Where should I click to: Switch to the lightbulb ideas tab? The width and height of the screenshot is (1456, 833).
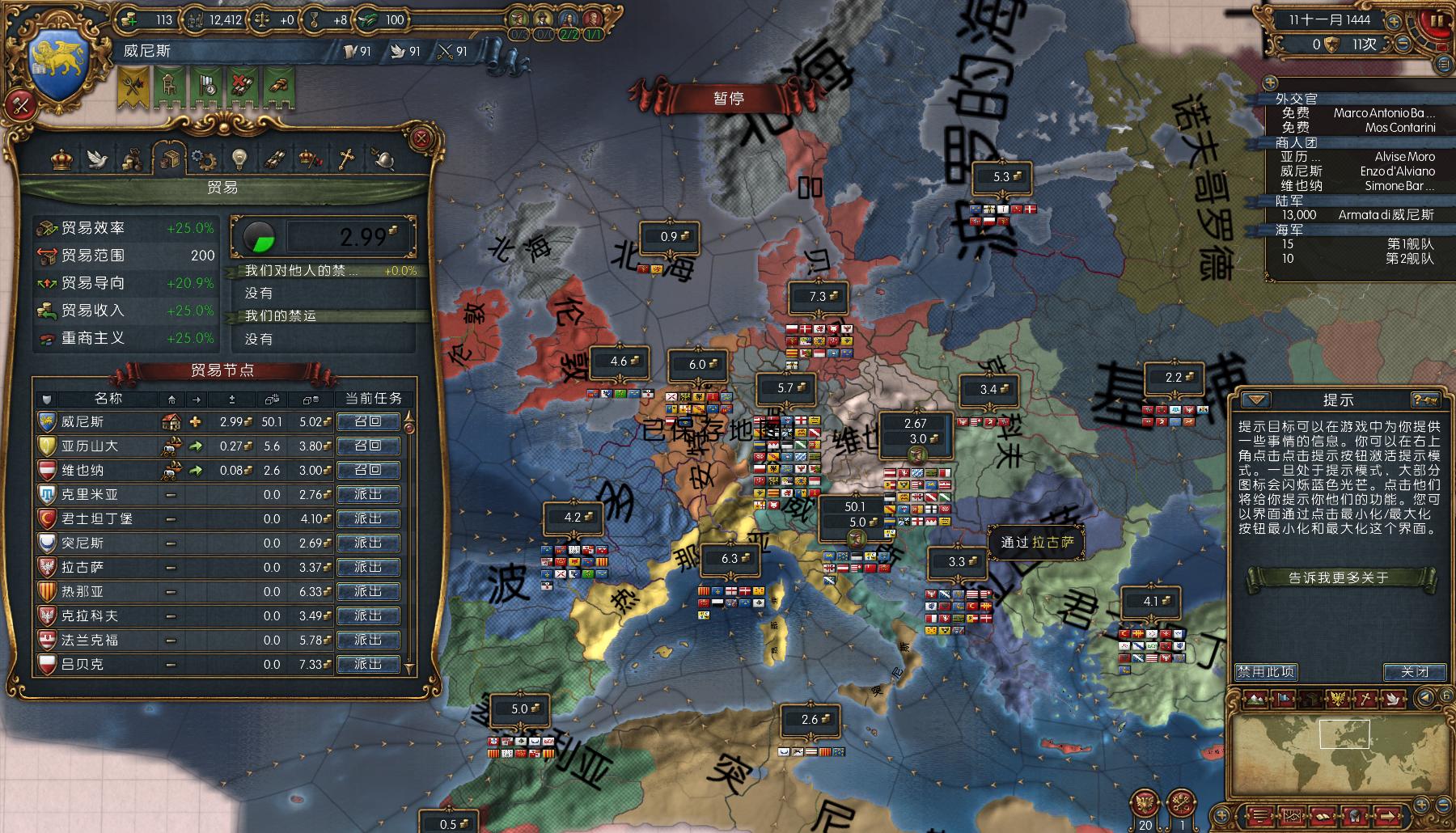[239, 159]
